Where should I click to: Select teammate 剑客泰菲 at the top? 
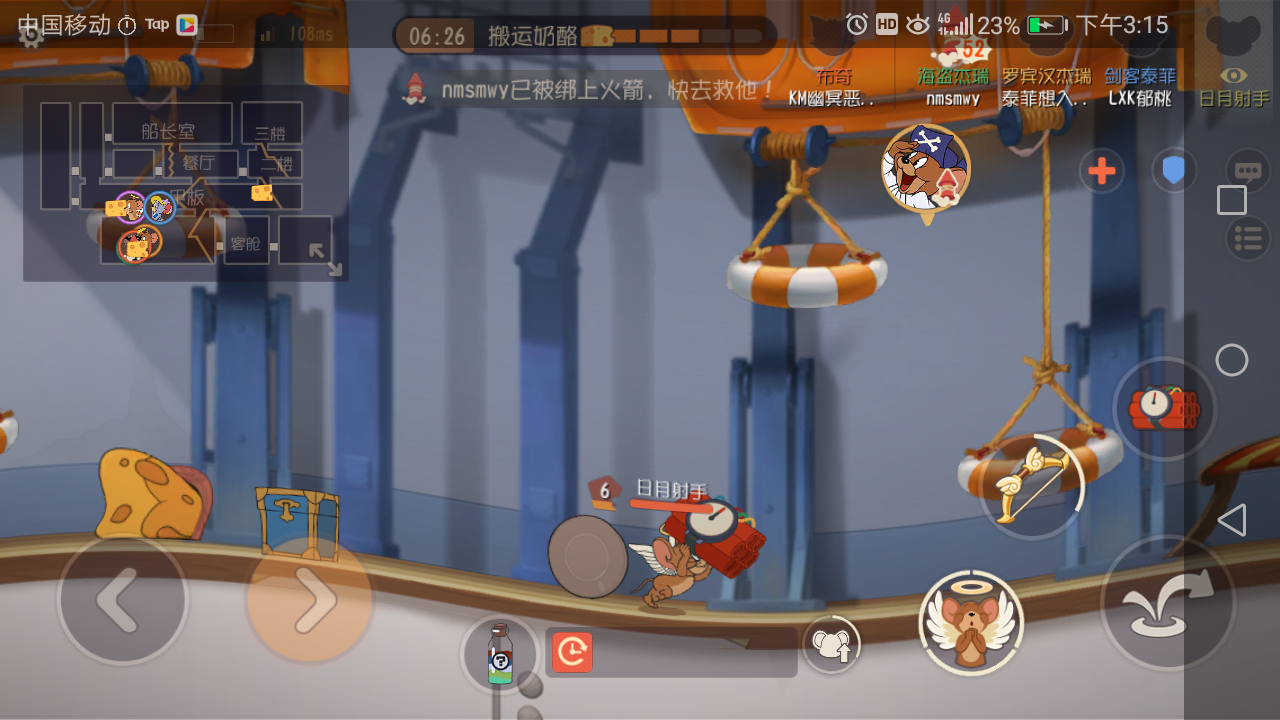coord(1139,74)
